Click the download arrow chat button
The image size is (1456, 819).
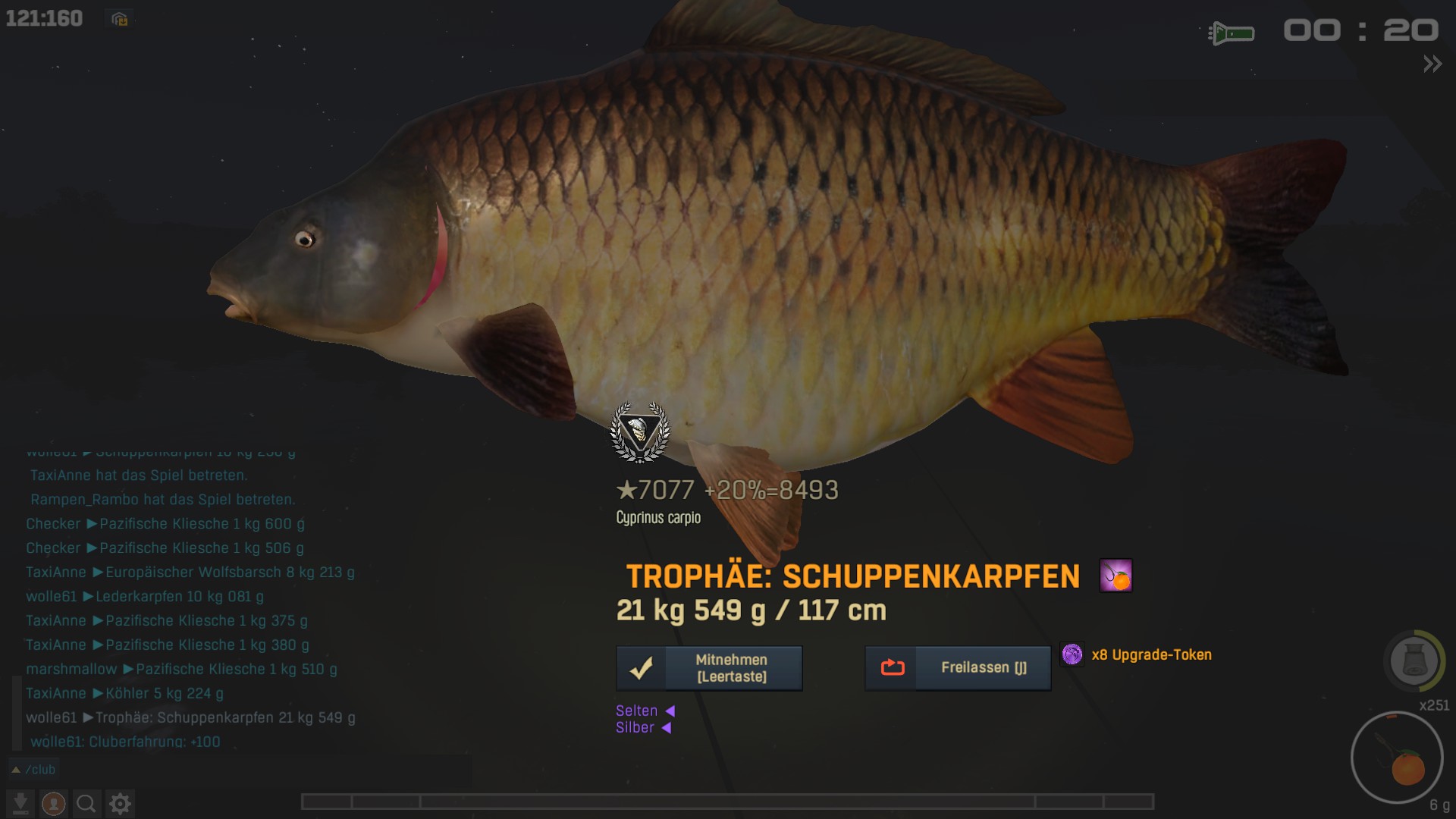pyautogui.click(x=20, y=803)
